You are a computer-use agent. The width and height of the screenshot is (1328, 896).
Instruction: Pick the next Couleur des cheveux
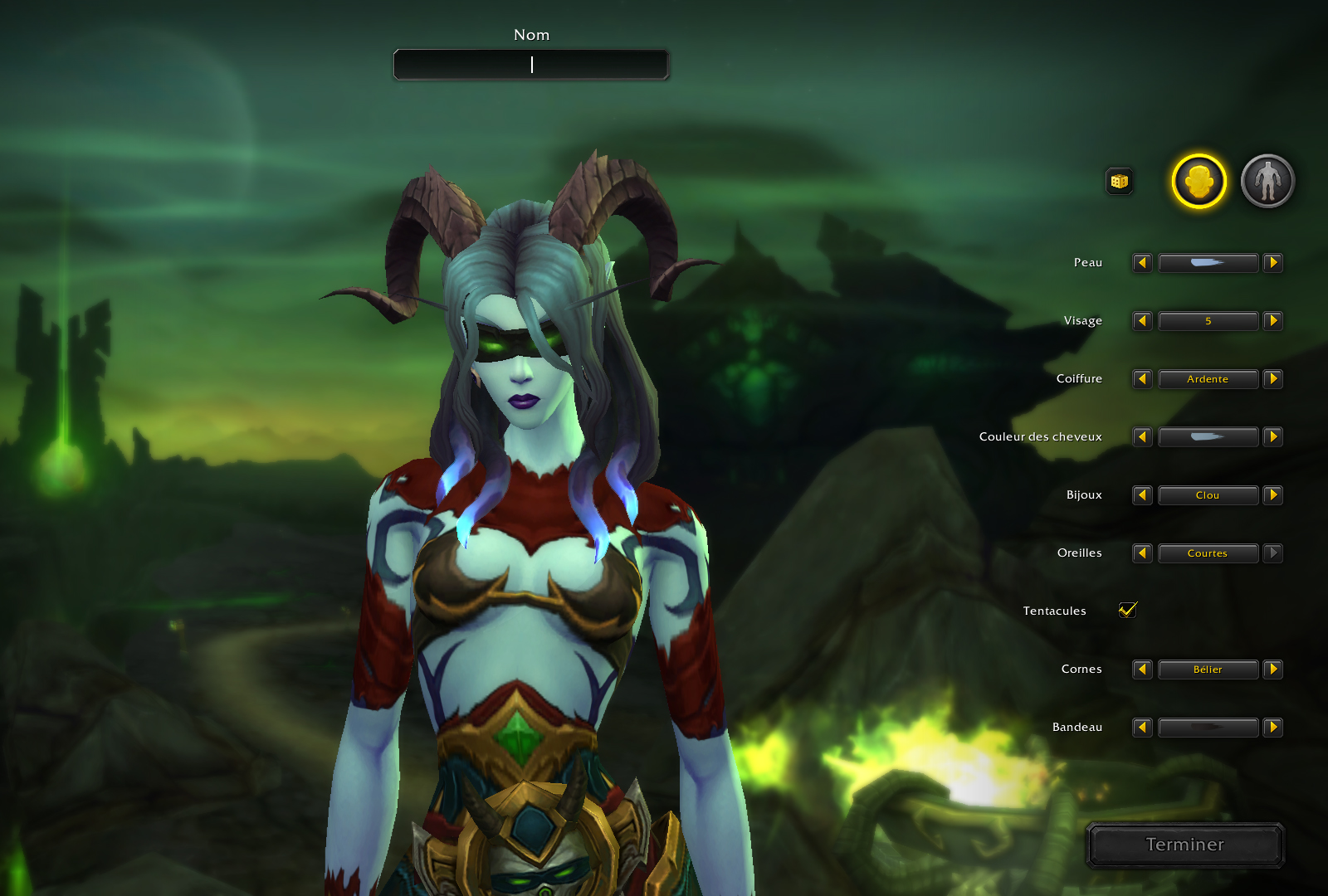1273,437
